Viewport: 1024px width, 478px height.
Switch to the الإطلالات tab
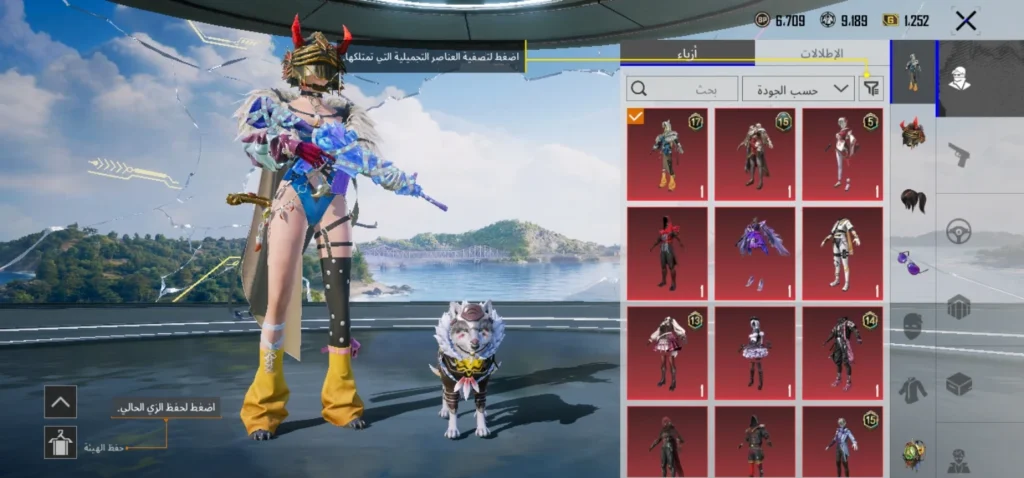click(821, 54)
